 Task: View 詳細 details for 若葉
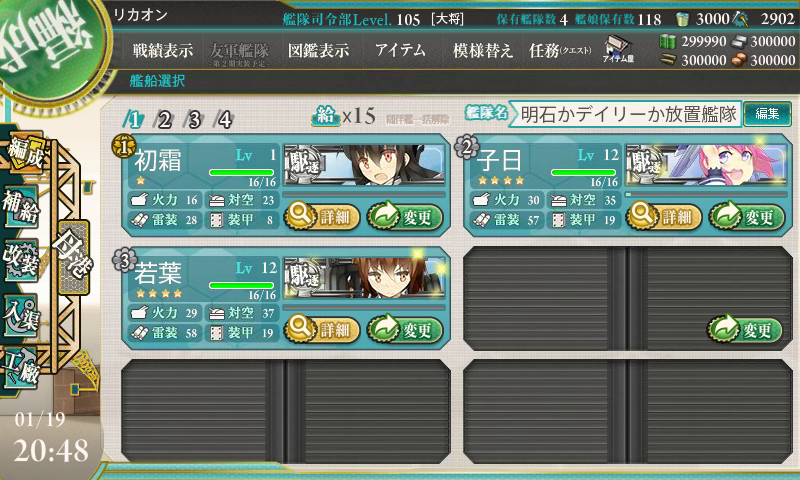coord(320,328)
